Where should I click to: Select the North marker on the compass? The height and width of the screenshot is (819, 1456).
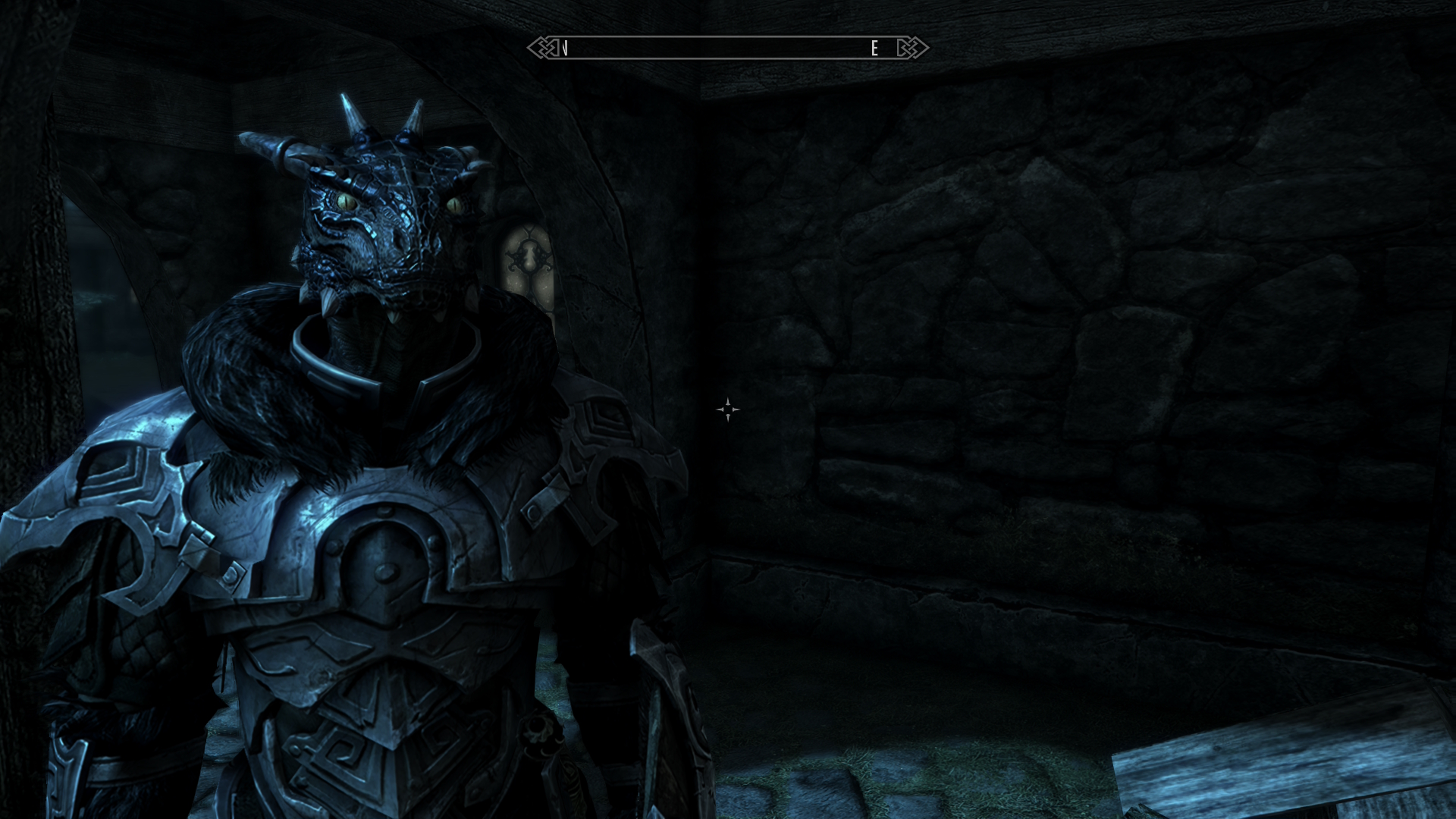tap(566, 49)
